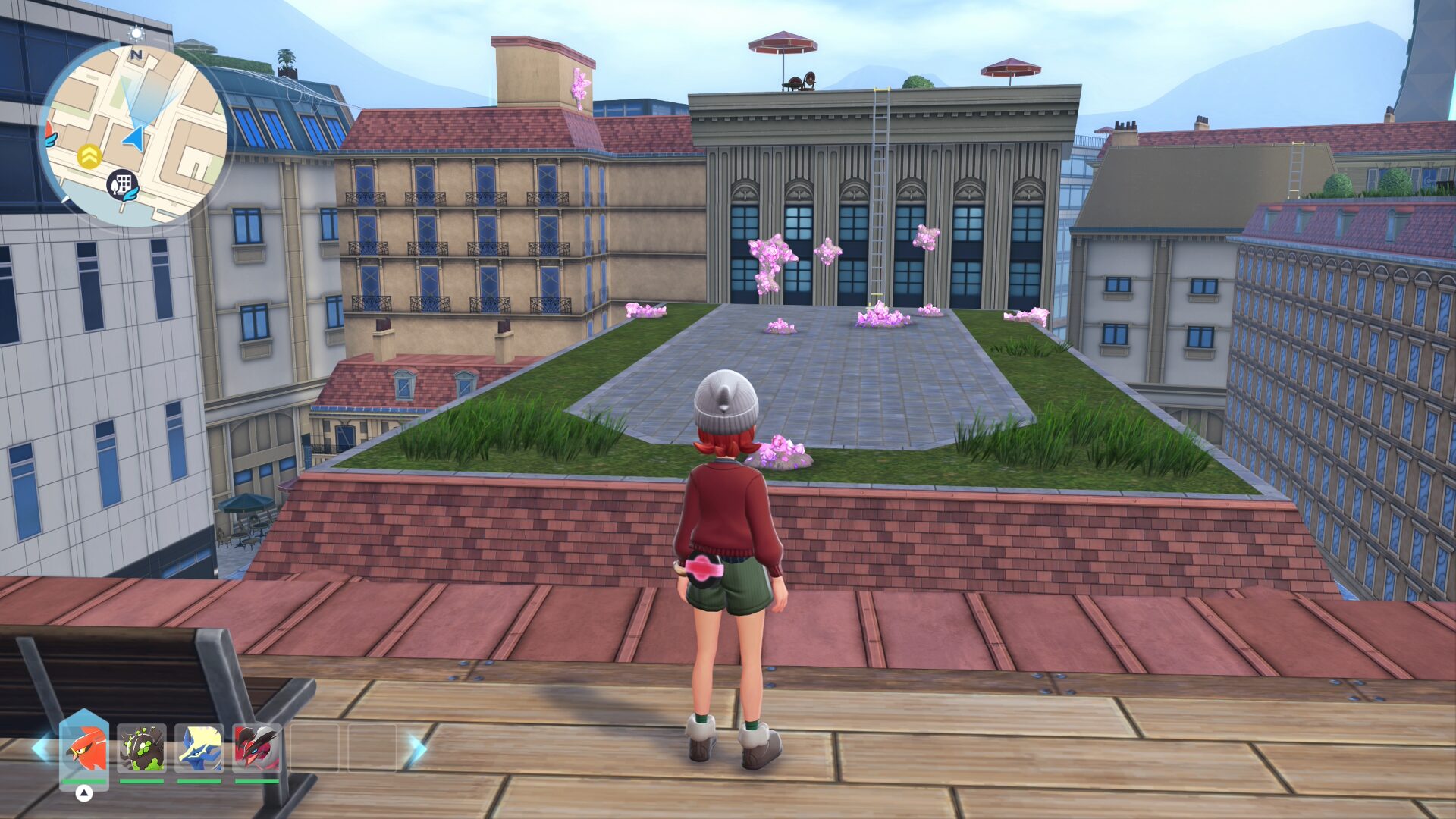This screenshot has height=819, width=1456.
Task: Select the blue player arrow on the minimap
Action: pos(135,138)
